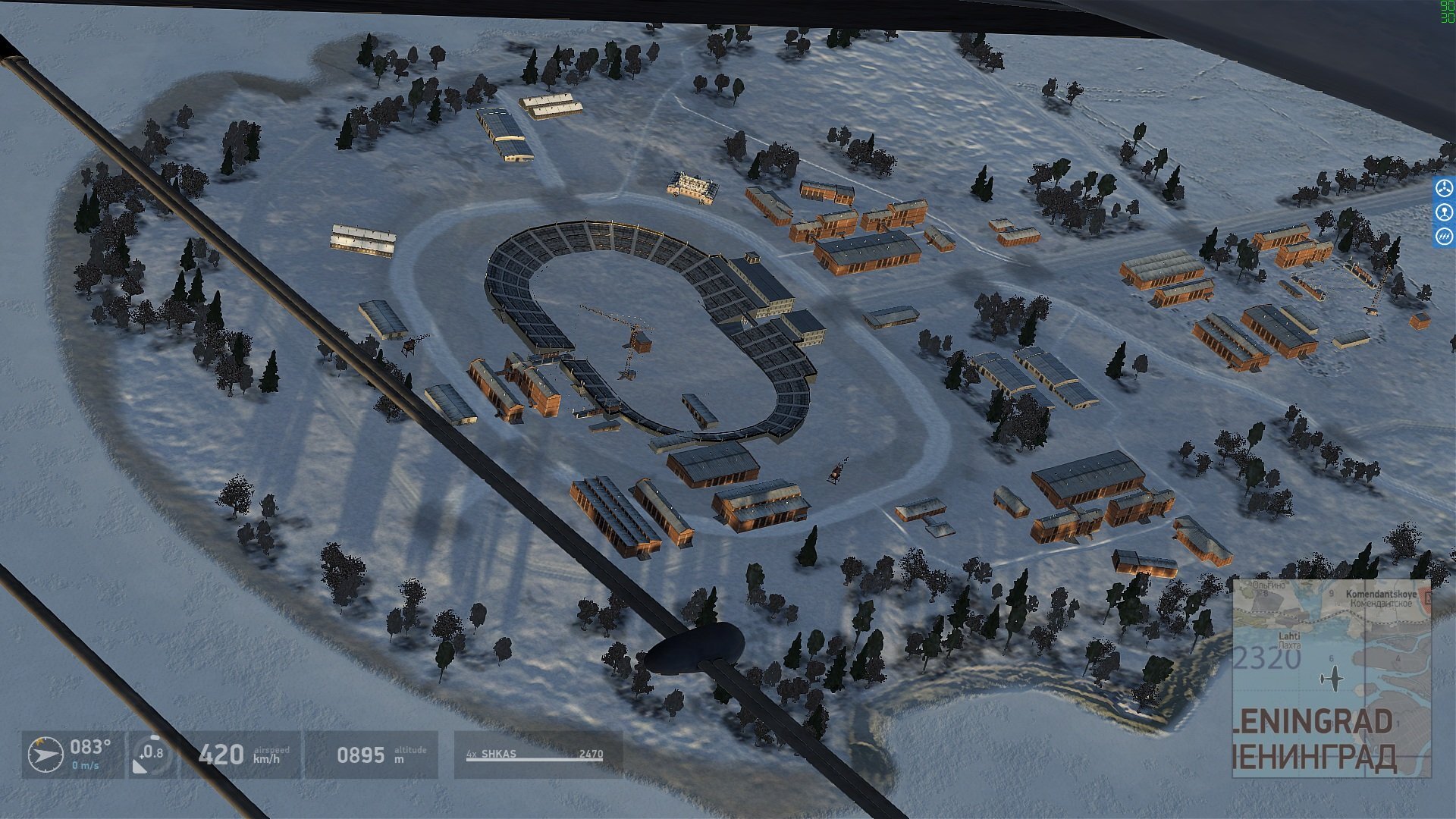Toggle the engine indicator on the right sidebar

[x=1445, y=188]
